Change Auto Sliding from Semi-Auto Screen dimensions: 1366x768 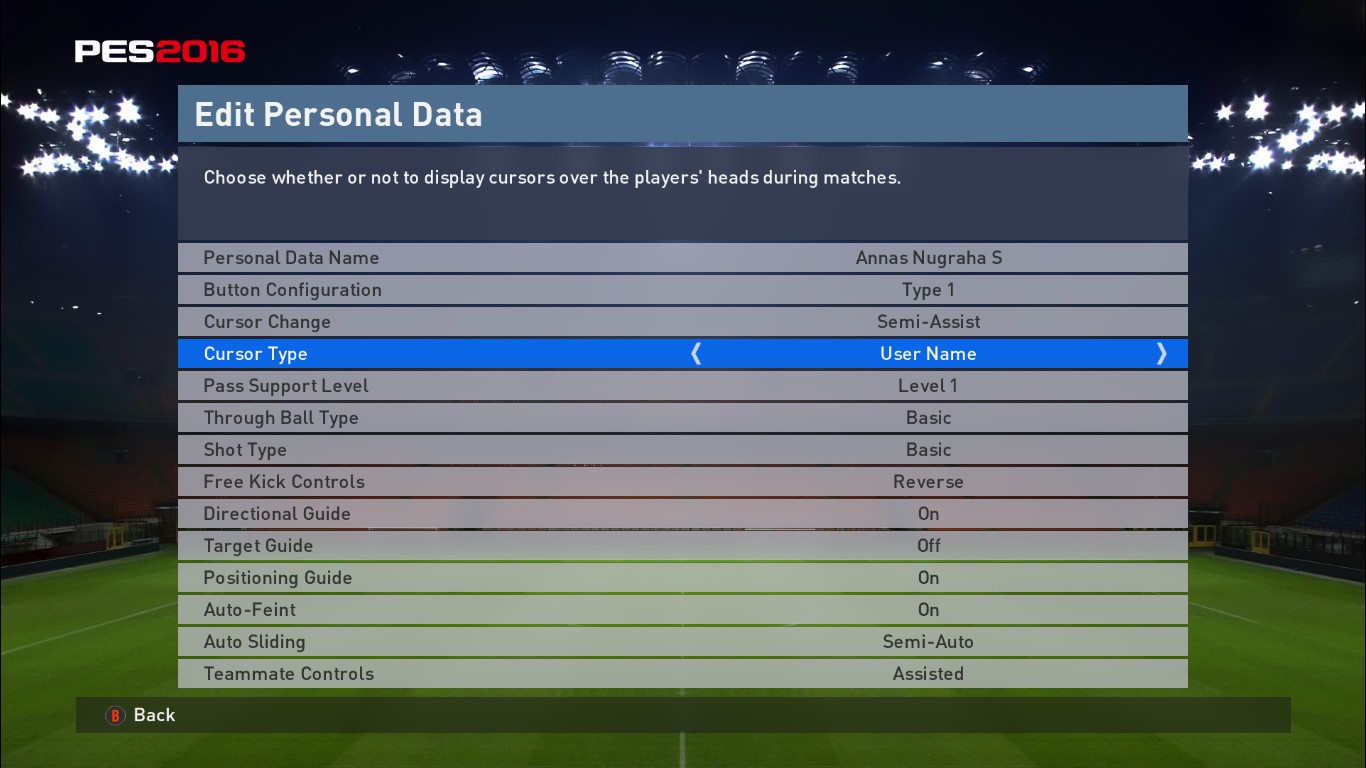pyautogui.click(x=683, y=641)
